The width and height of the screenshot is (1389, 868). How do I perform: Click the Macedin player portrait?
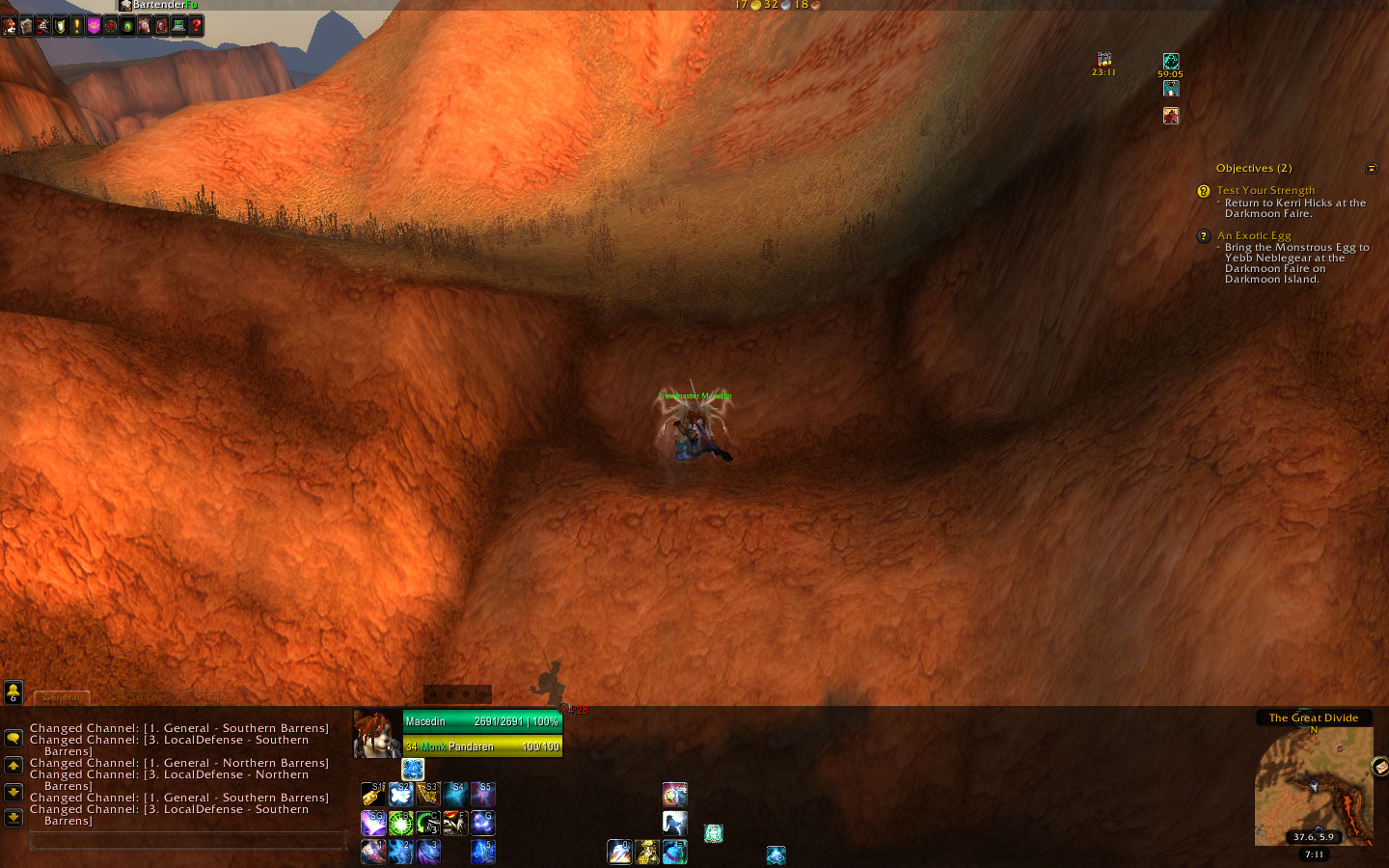(x=376, y=734)
